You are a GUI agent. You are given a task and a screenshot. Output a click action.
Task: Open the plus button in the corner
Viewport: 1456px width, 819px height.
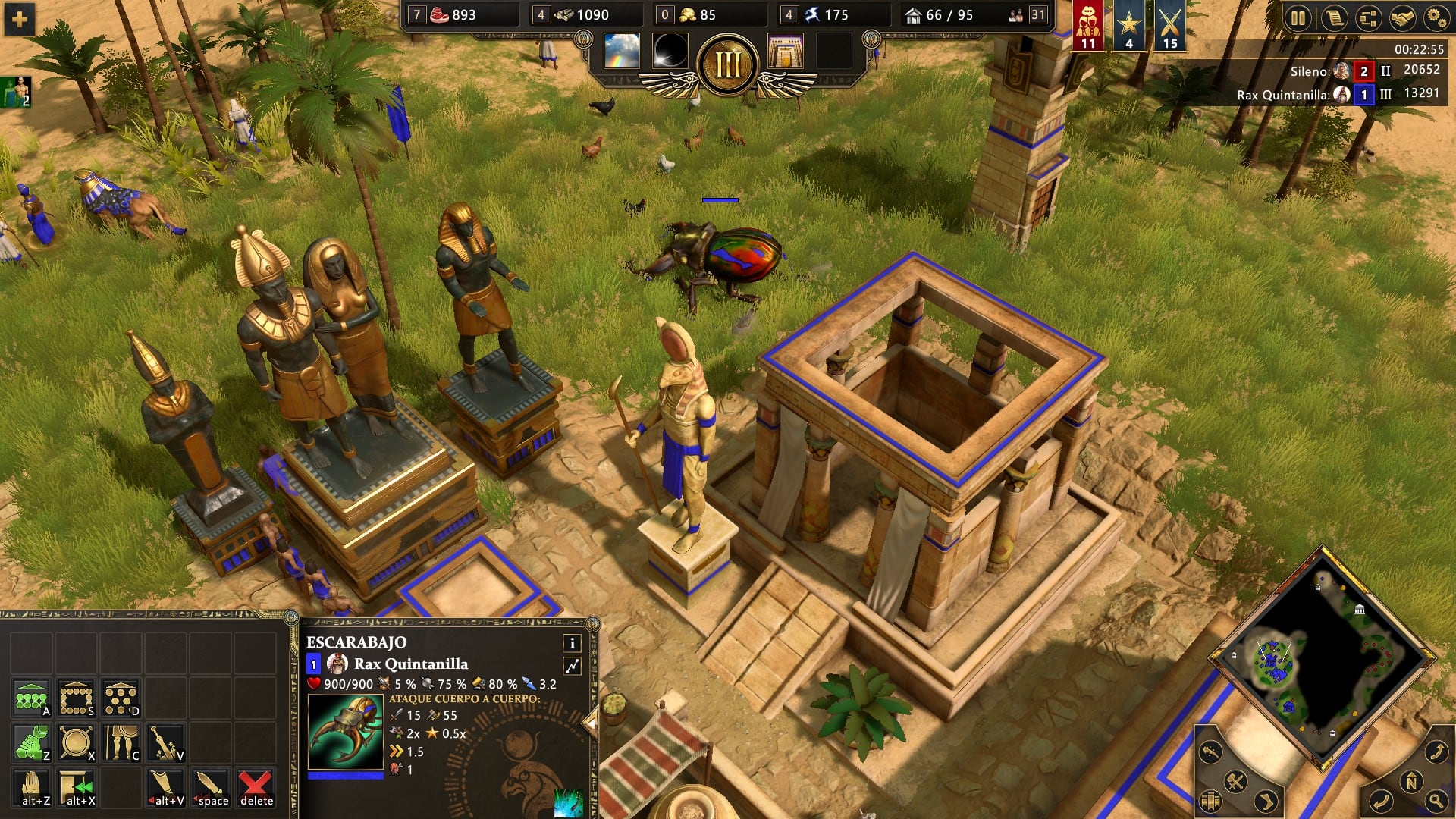coord(19,19)
